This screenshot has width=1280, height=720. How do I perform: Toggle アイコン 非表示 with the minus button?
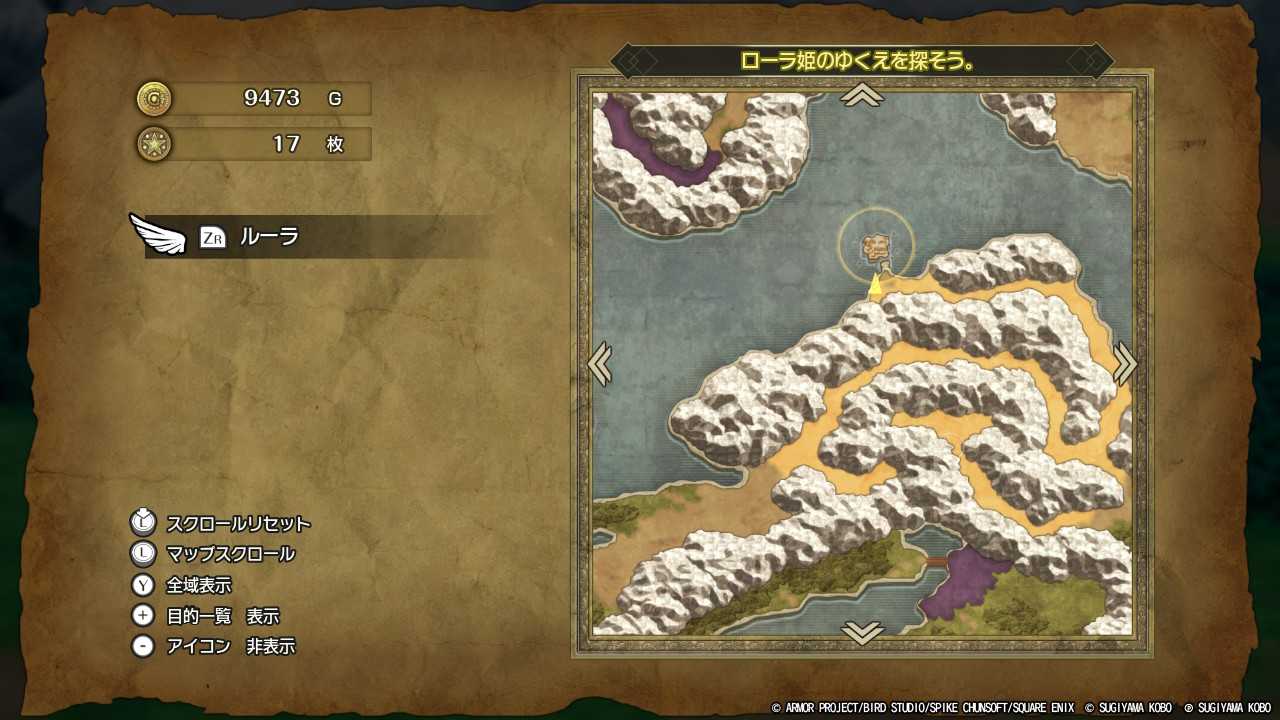[143, 646]
